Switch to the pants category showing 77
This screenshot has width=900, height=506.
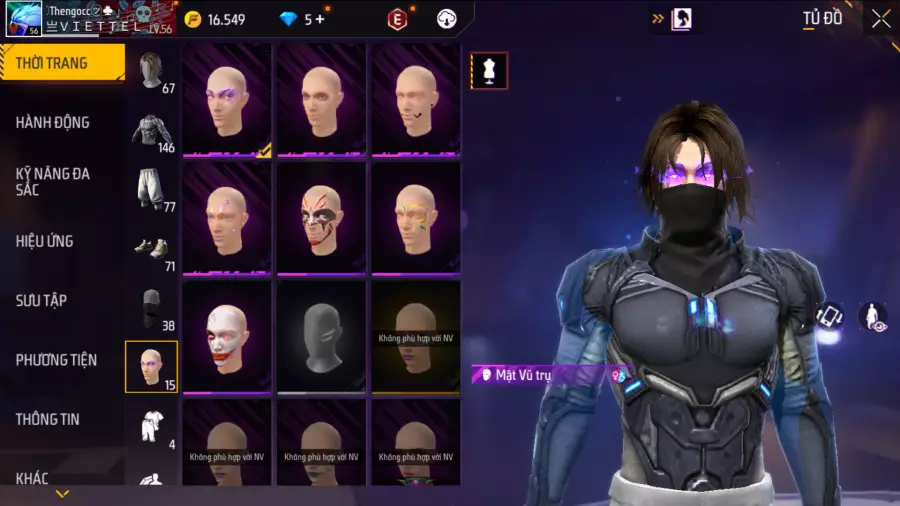click(152, 190)
